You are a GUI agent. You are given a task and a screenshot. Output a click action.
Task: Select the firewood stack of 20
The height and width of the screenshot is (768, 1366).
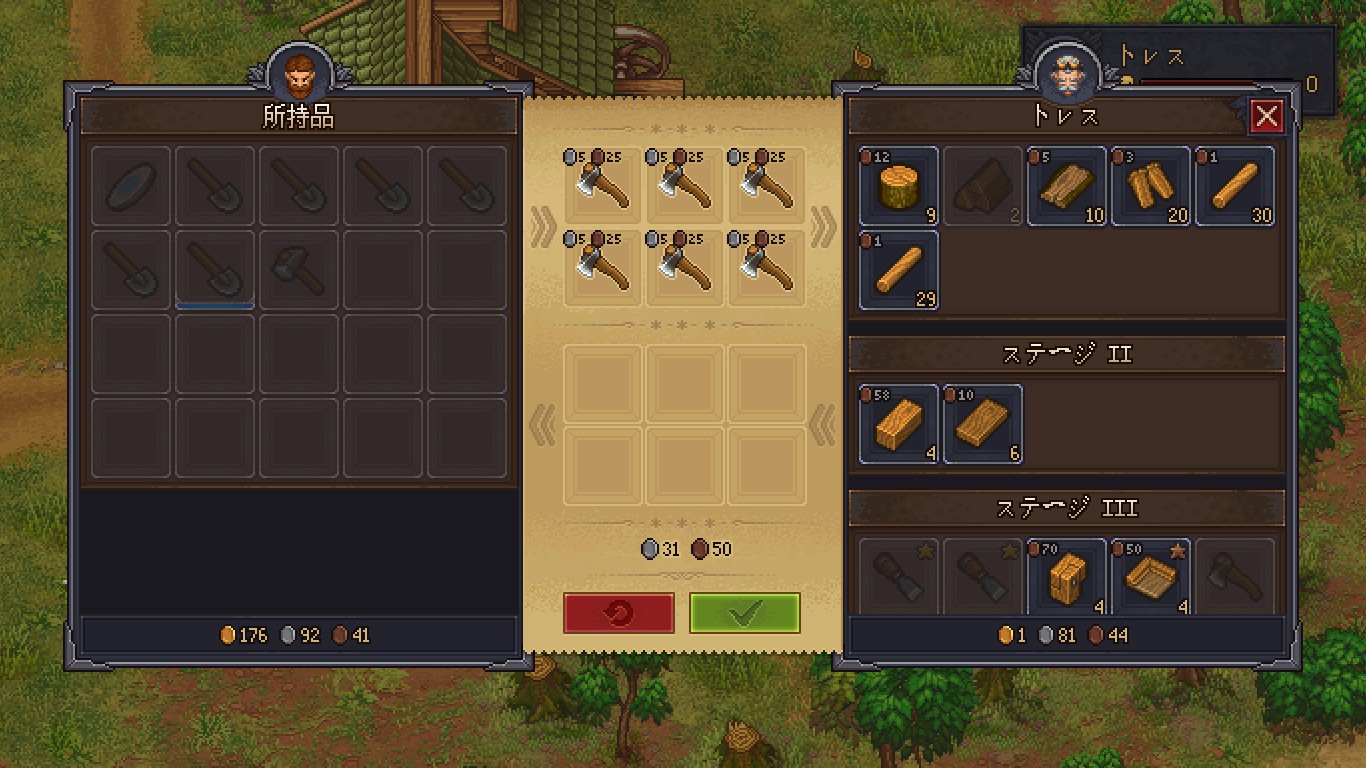pos(1151,186)
